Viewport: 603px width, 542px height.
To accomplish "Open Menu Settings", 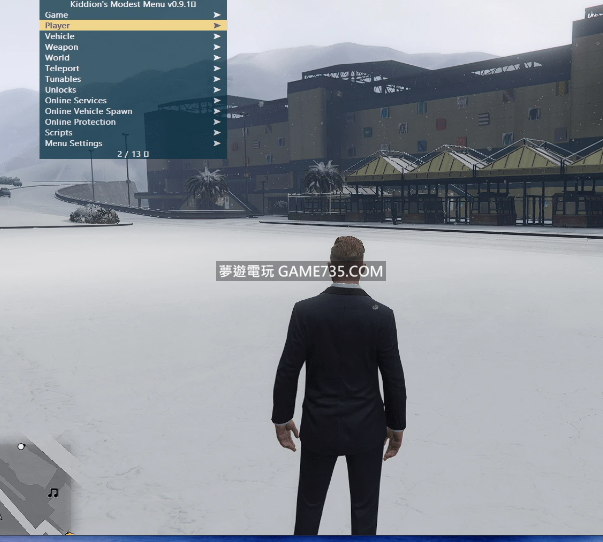I will coord(73,143).
